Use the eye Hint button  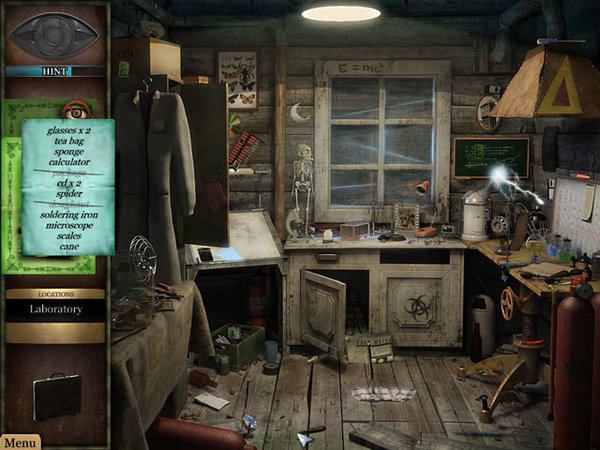tap(55, 37)
